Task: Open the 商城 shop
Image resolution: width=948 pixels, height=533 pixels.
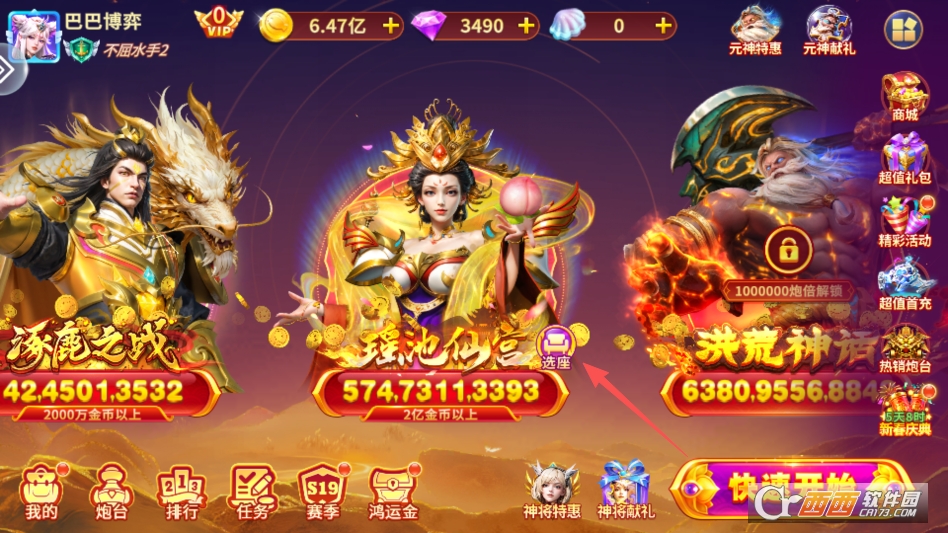Action: pyautogui.click(x=905, y=97)
